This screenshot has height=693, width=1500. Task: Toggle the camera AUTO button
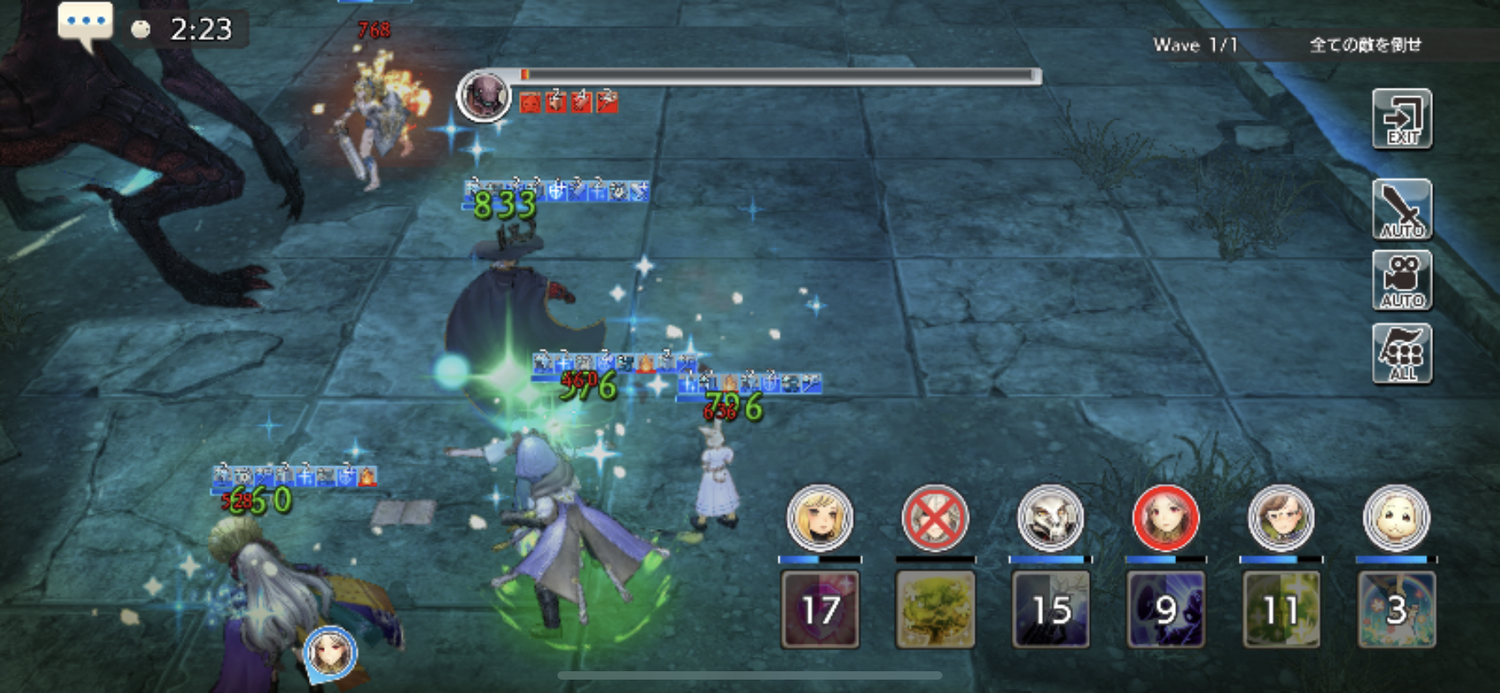(1402, 281)
